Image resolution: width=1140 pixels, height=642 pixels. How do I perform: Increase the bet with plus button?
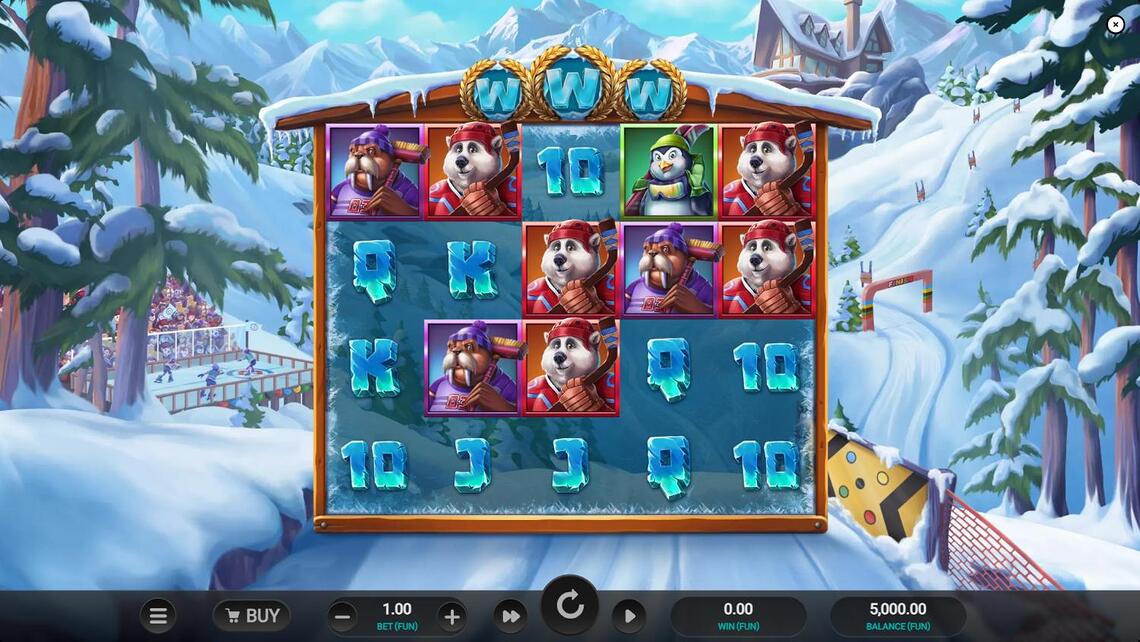coord(452,616)
